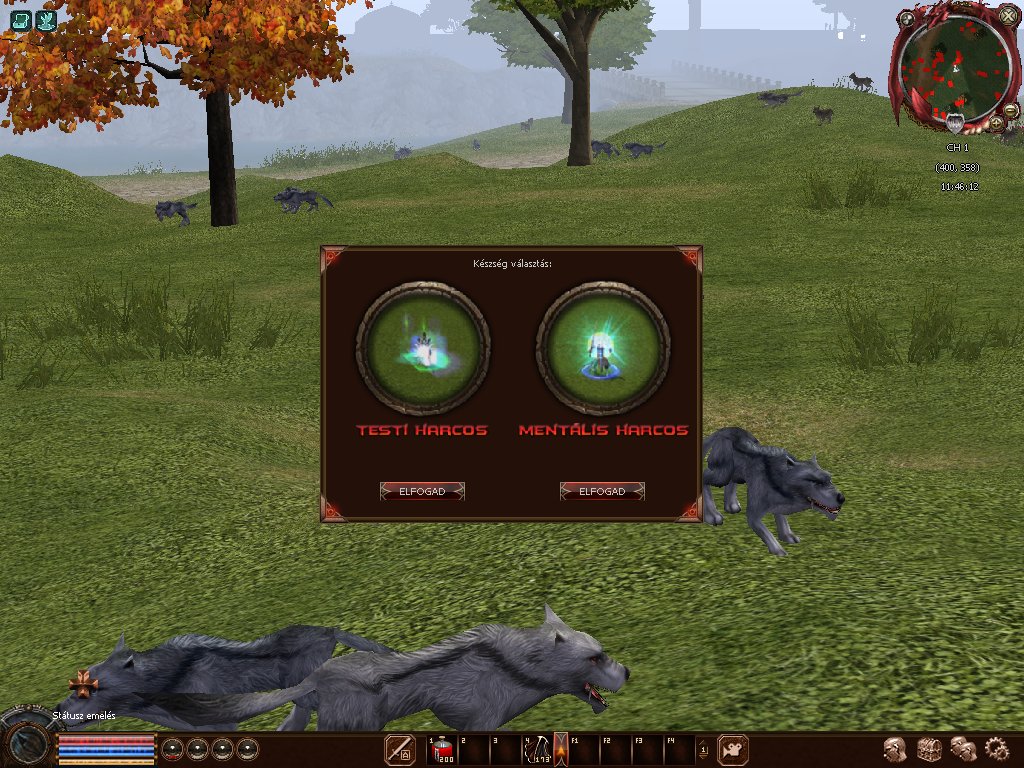Select the bow item in hotbar slot 4
Image resolution: width=1024 pixels, height=768 pixels.
click(x=540, y=749)
